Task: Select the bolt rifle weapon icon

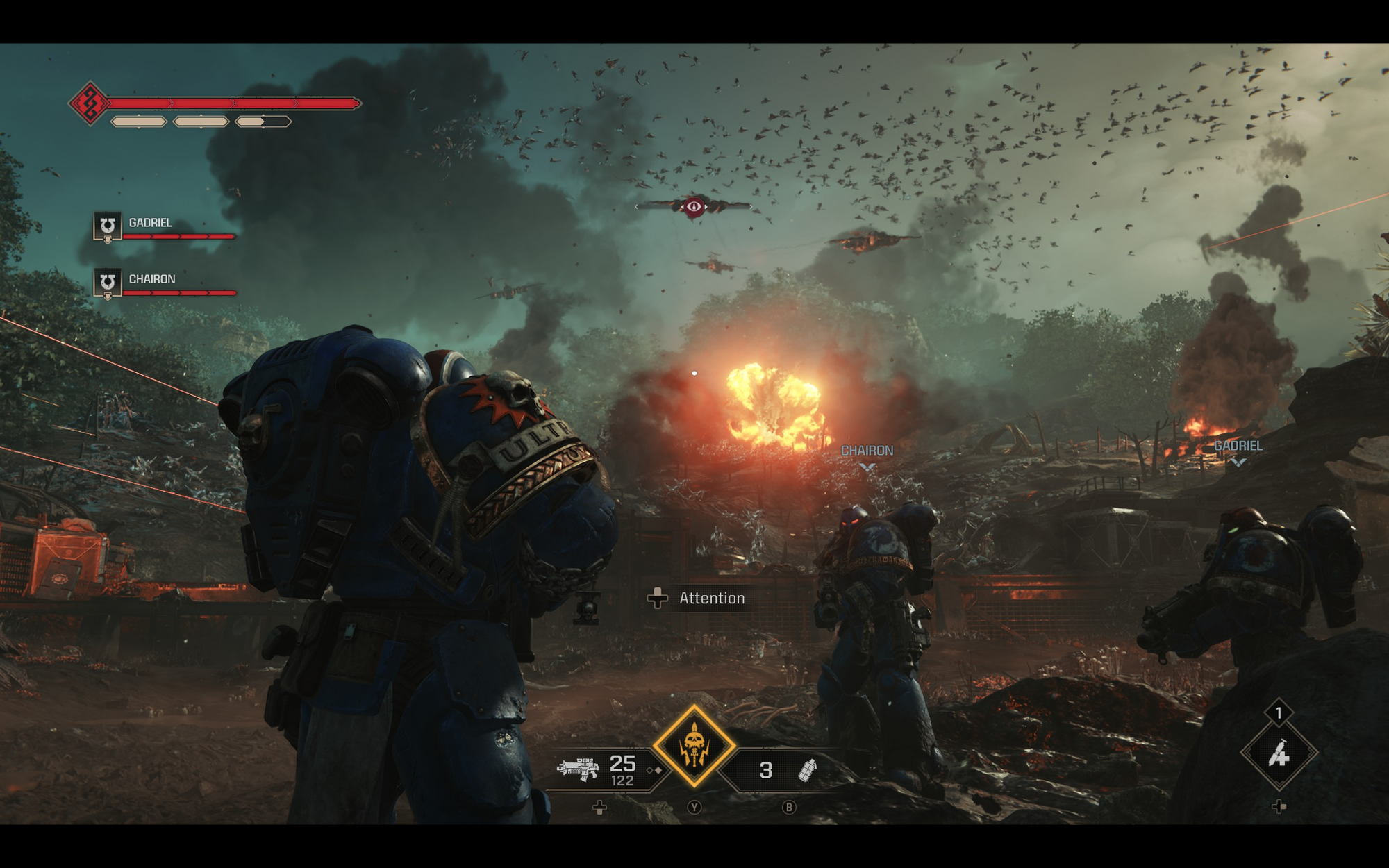Action: tap(579, 769)
